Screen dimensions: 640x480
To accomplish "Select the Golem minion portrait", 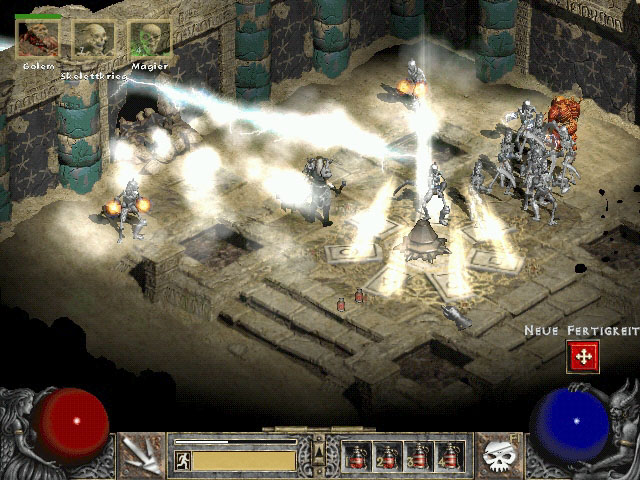I will [36, 38].
